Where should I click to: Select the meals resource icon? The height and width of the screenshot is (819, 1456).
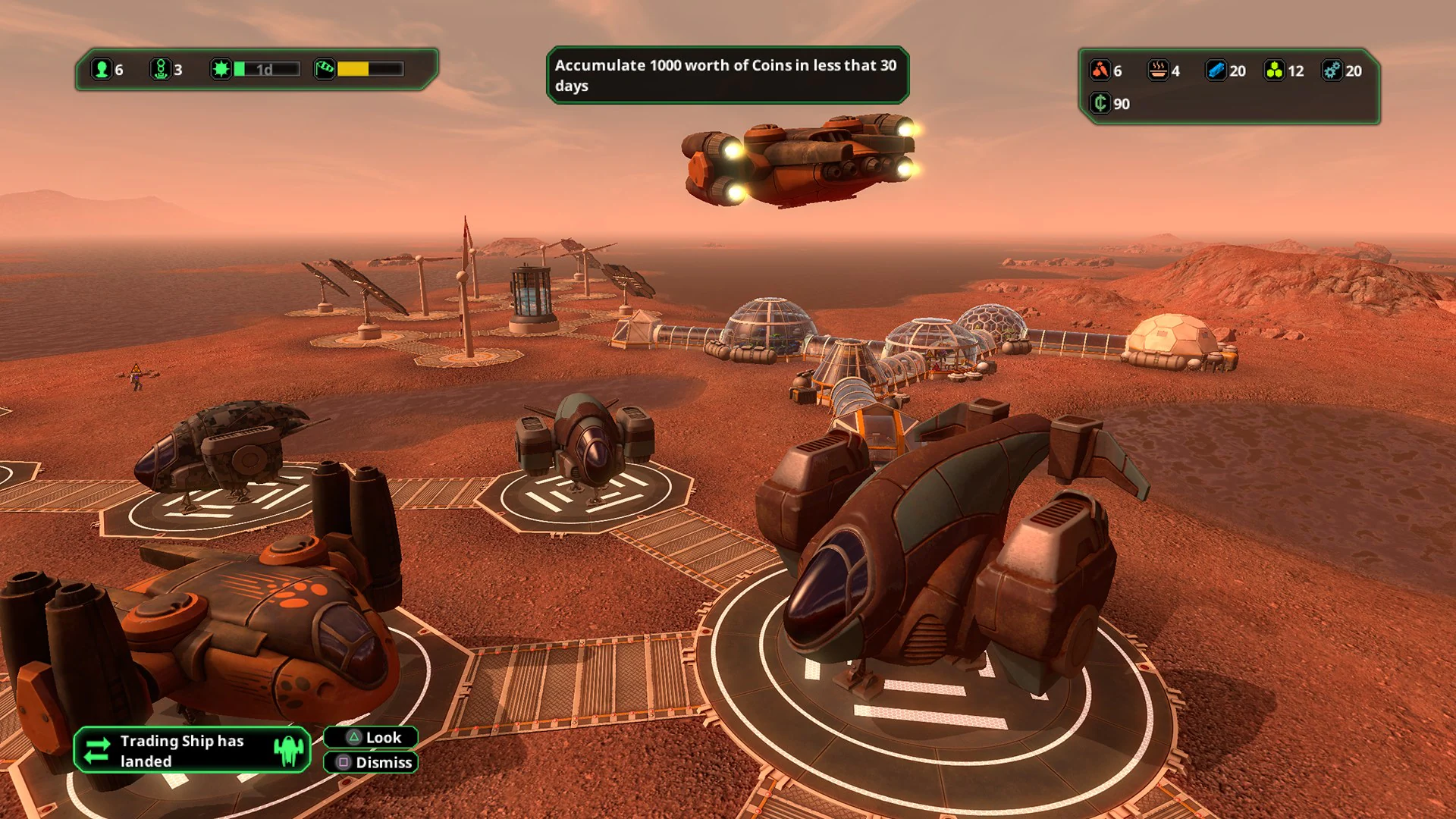pyautogui.click(x=1158, y=71)
